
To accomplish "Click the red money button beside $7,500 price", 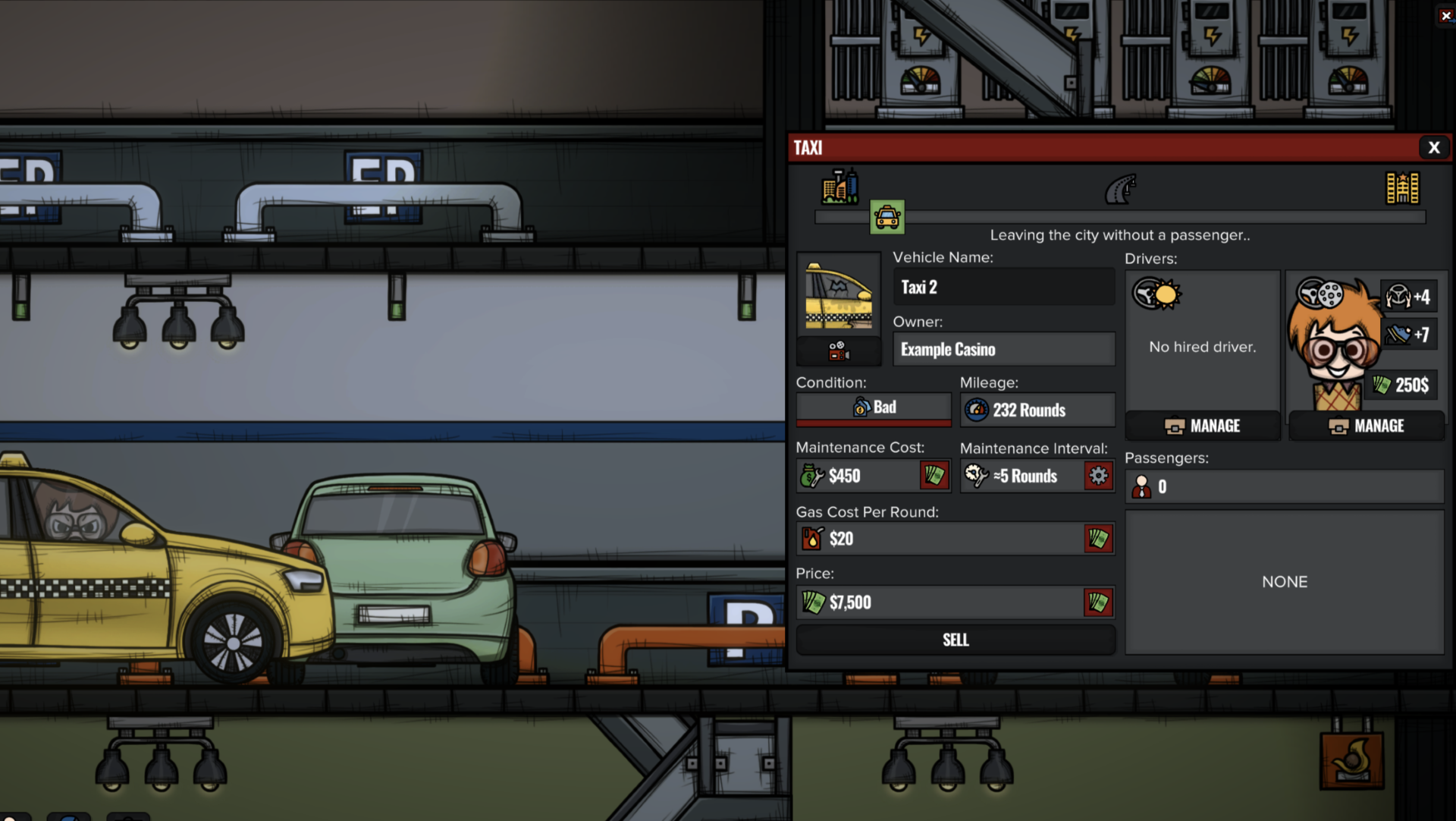I will point(1098,602).
